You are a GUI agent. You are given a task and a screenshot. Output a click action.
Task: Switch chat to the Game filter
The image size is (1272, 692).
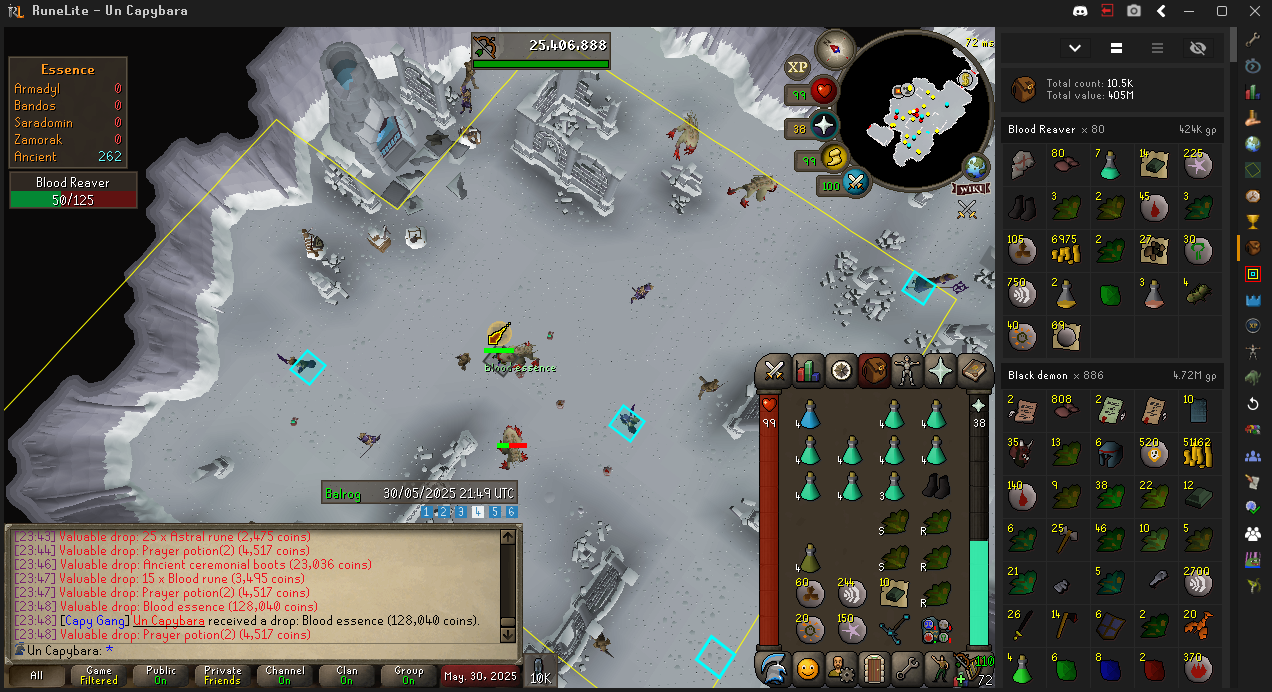coord(98,676)
